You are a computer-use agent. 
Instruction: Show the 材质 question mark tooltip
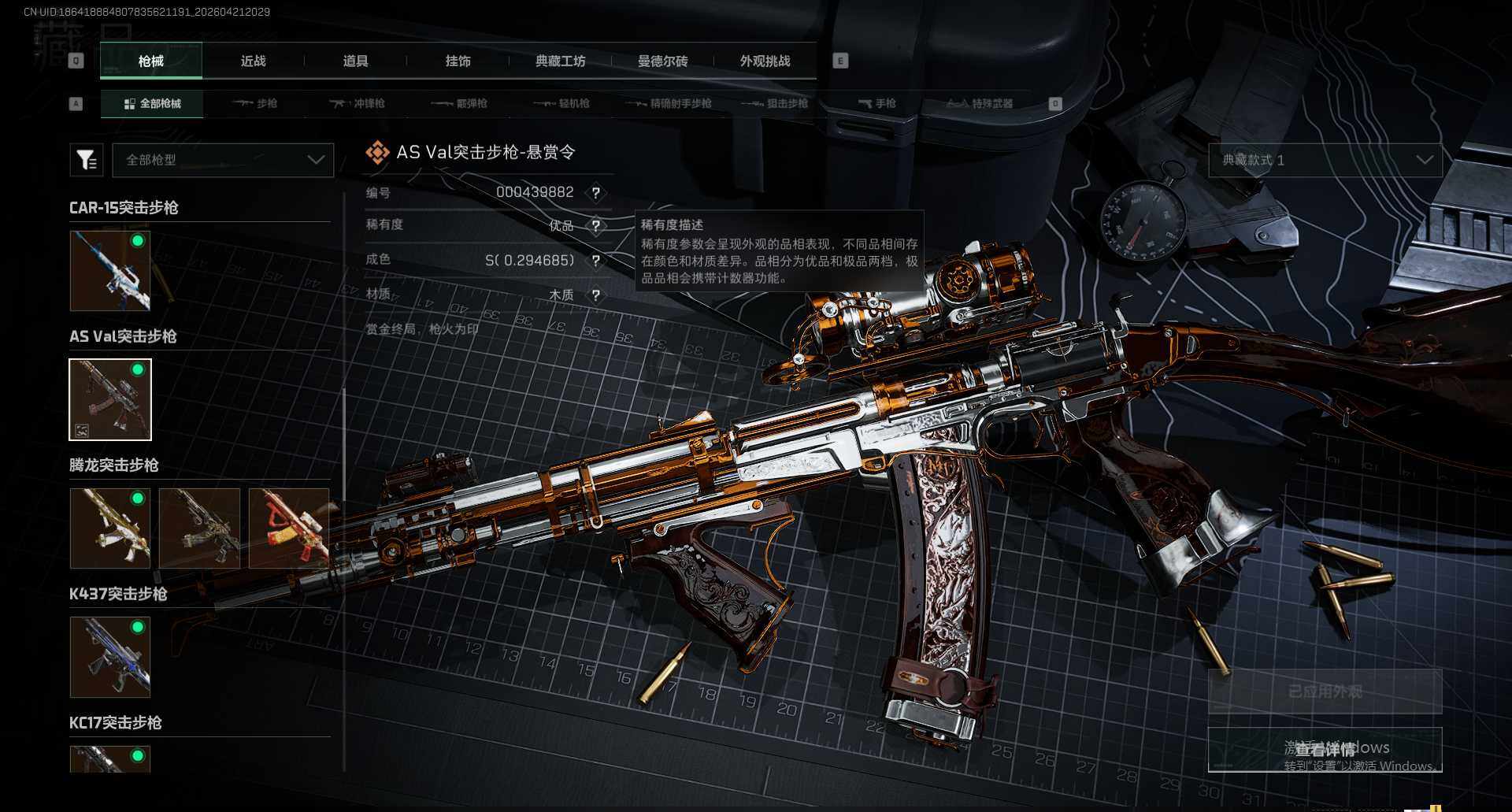(x=596, y=295)
